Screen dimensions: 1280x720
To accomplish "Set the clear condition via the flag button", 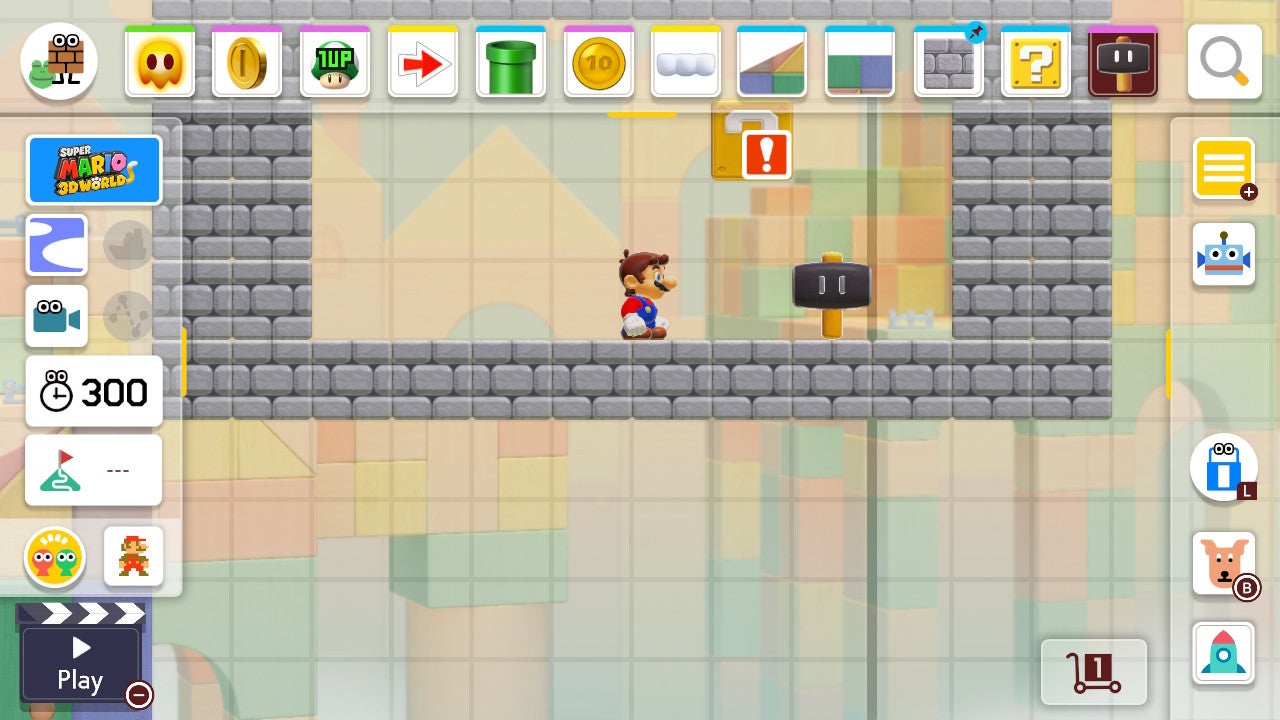I will pyautogui.click(x=93, y=470).
